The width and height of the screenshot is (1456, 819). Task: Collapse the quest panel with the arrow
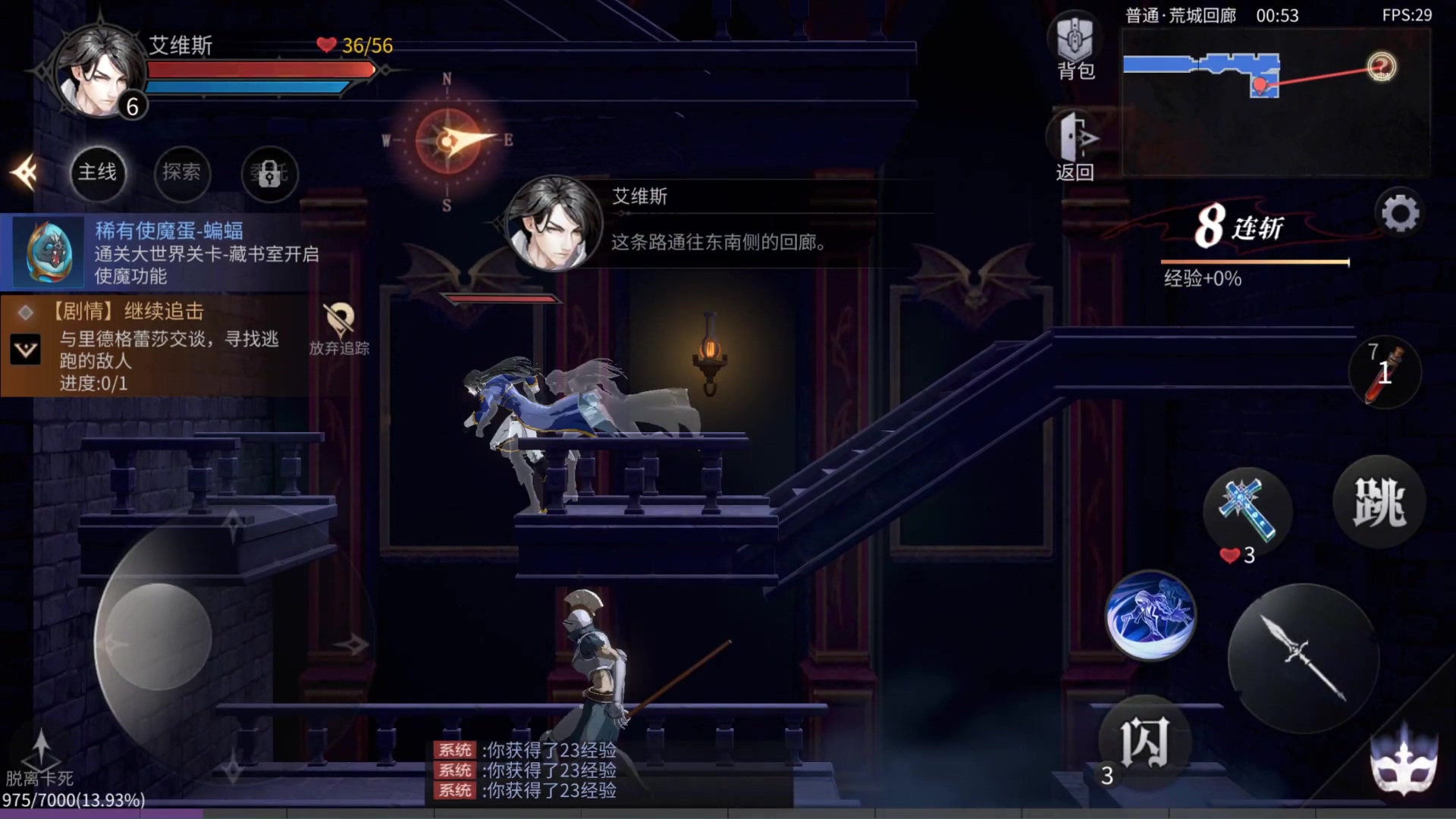tap(25, 173)
